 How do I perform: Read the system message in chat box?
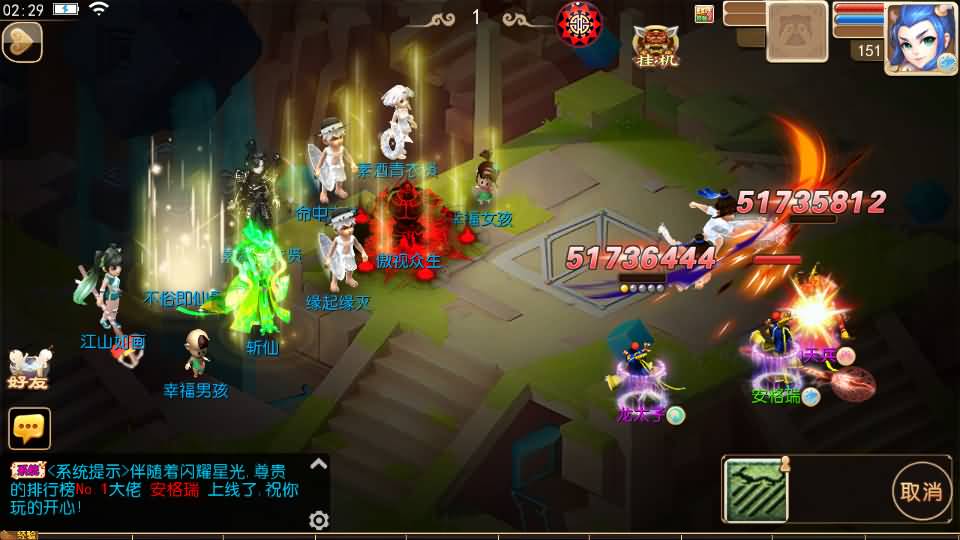coord(165,489)
